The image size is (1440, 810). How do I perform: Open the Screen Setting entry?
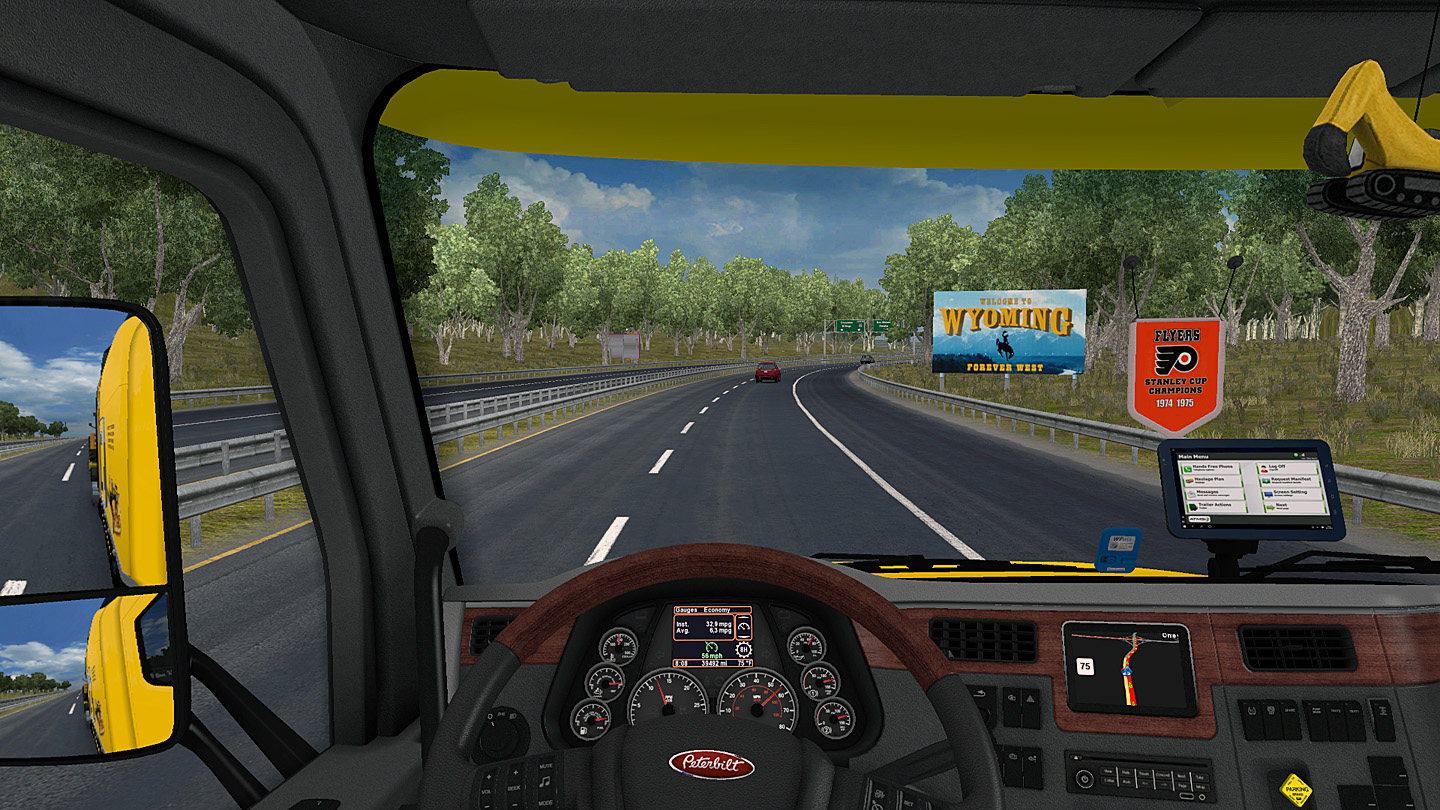[1292, 493]
